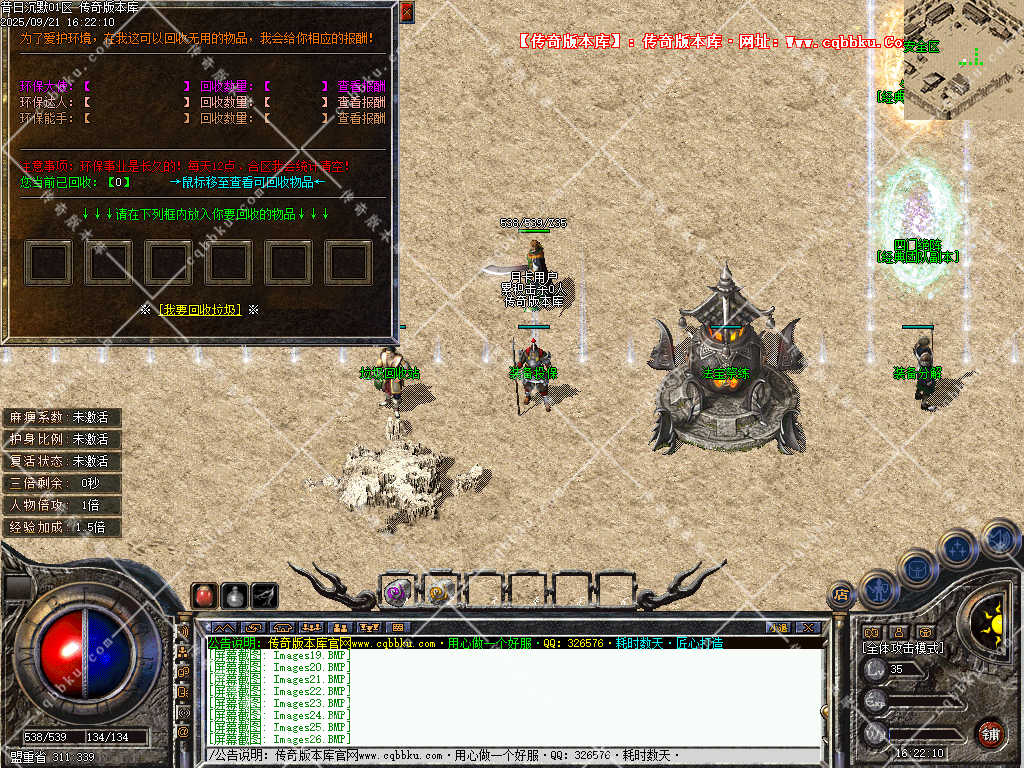Toggle the sound speaker icon

click(998, 538)
